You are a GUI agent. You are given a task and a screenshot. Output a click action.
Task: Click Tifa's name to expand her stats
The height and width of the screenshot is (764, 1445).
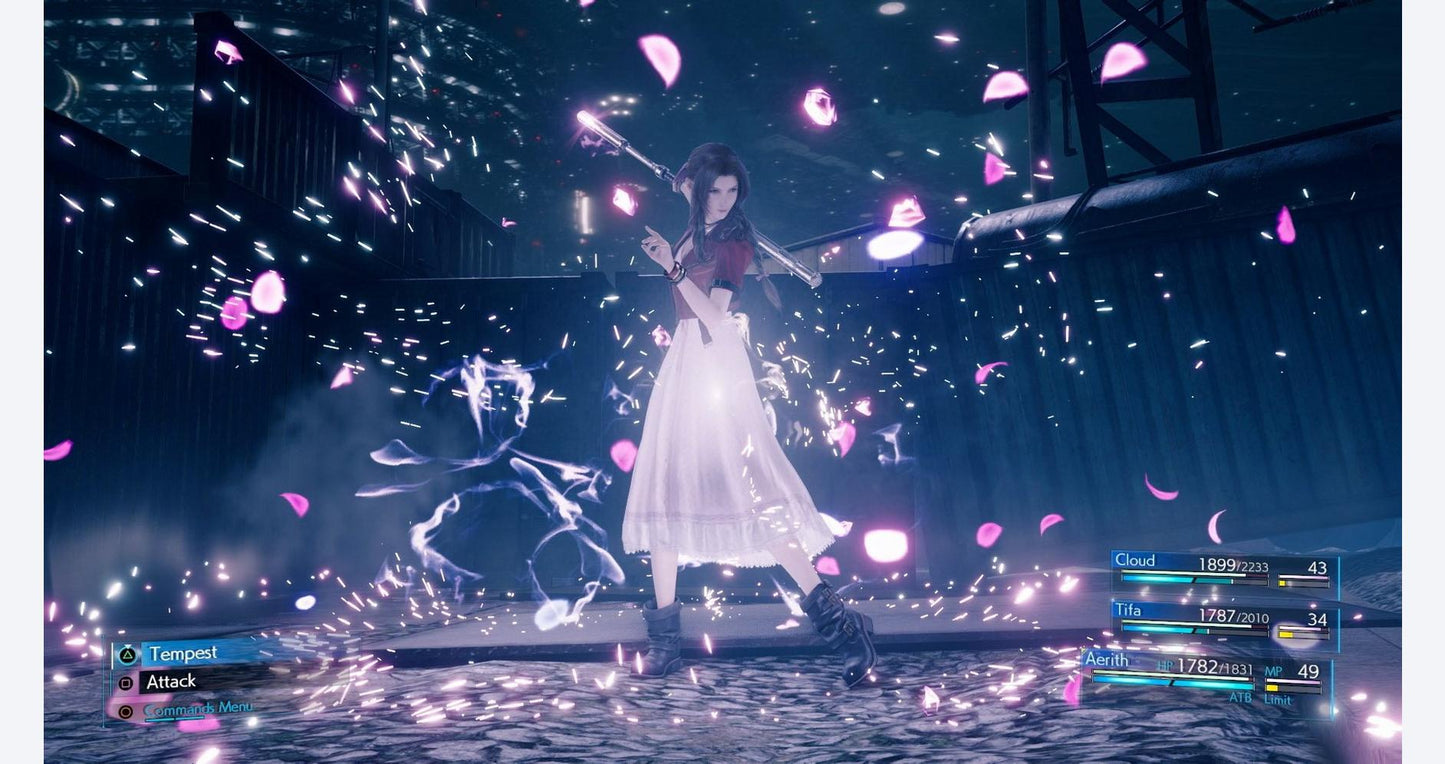point(1128,613)
